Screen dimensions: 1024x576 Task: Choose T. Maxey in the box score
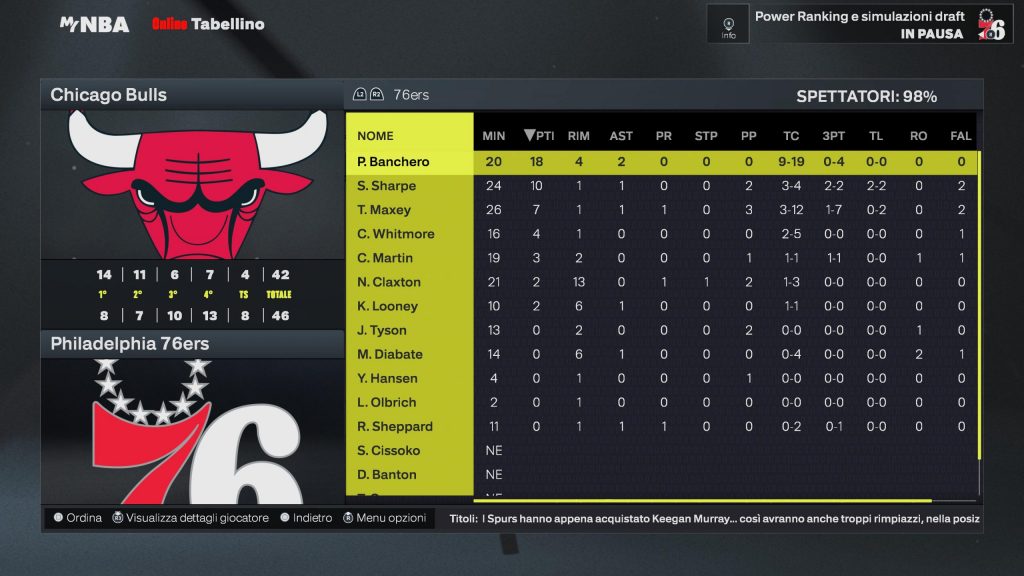tap(384, 210)
